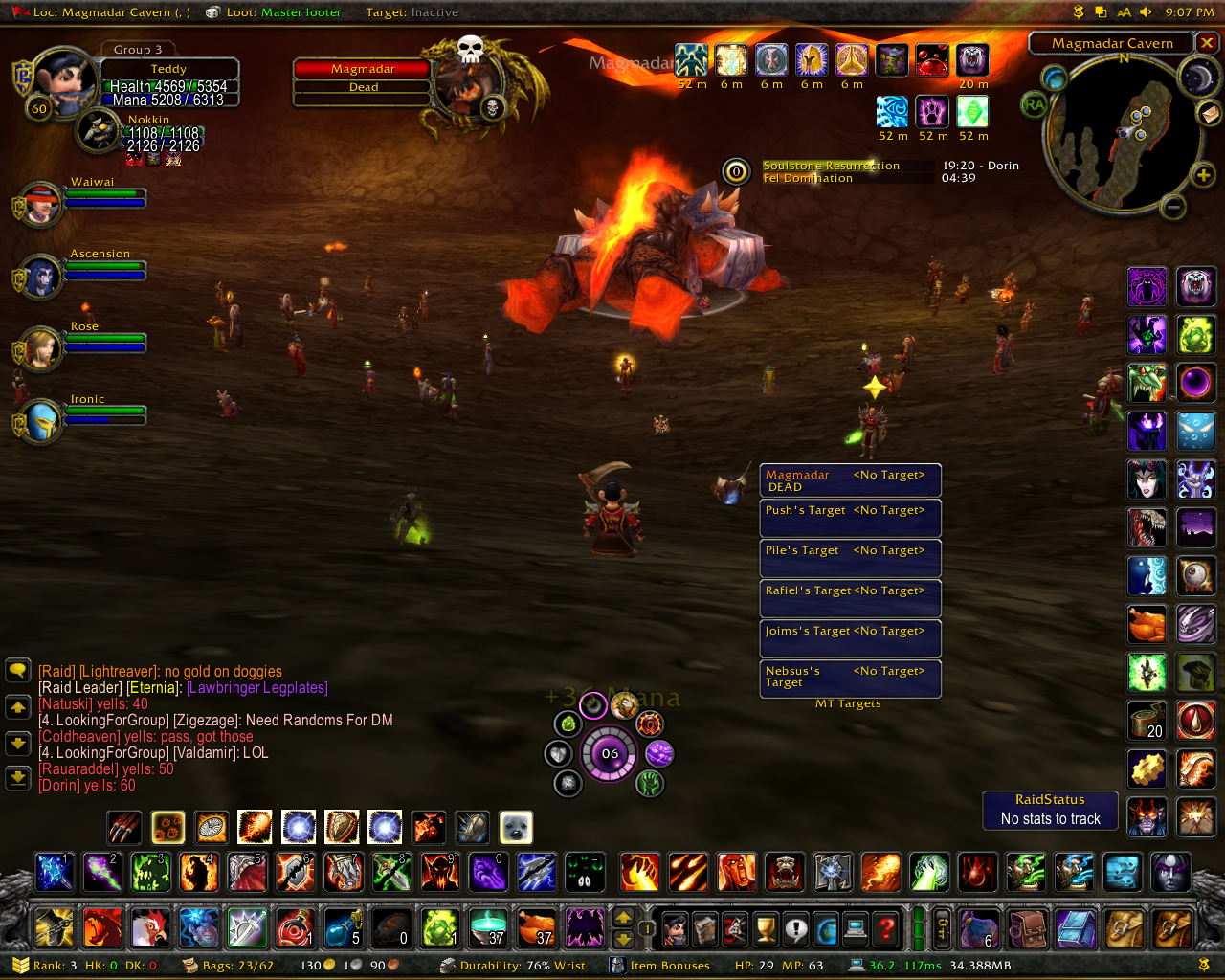
Task: Use the roast food item with 37 count
Action: pos(537,927)
